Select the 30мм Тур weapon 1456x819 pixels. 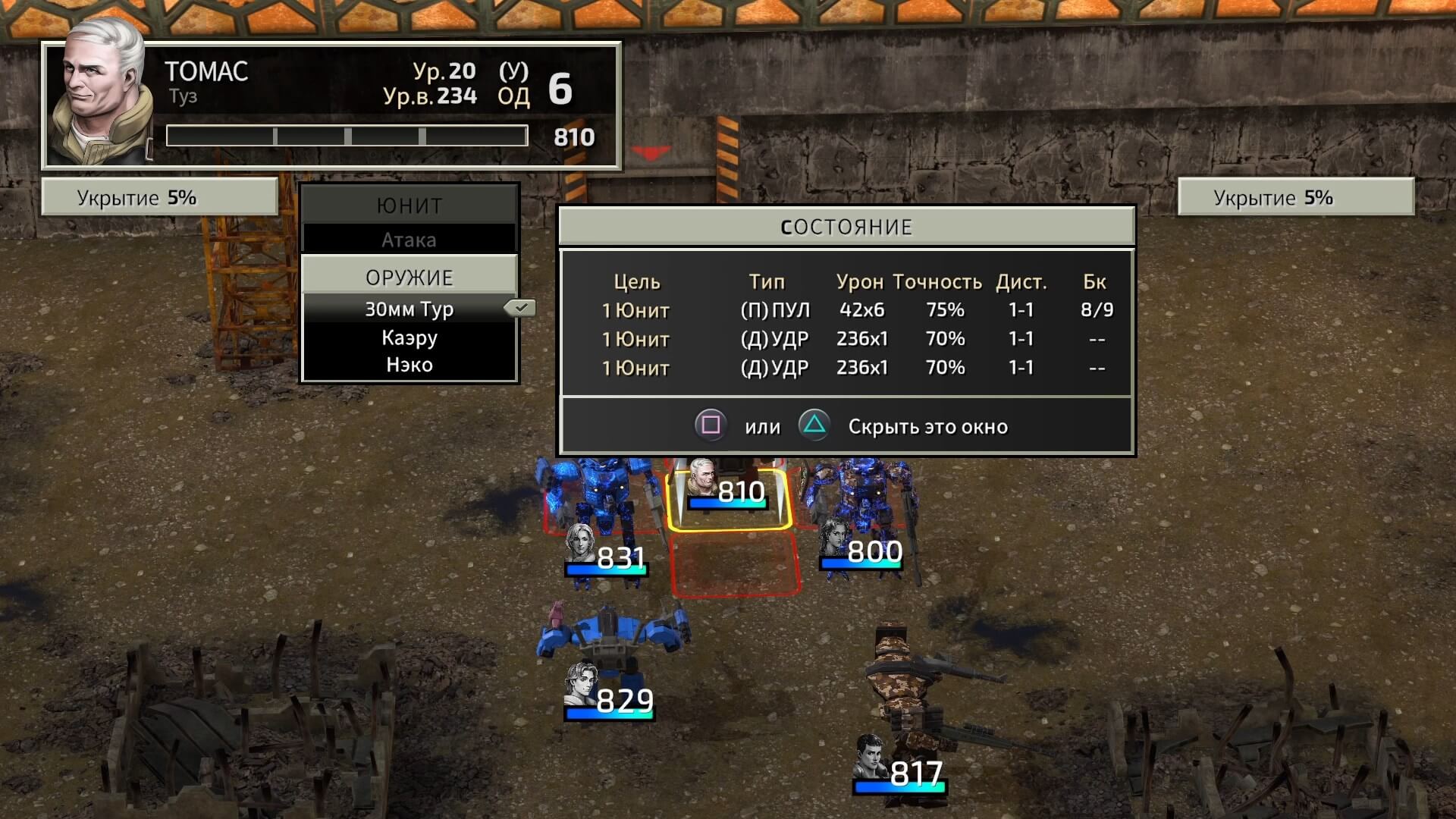[409, 309]
